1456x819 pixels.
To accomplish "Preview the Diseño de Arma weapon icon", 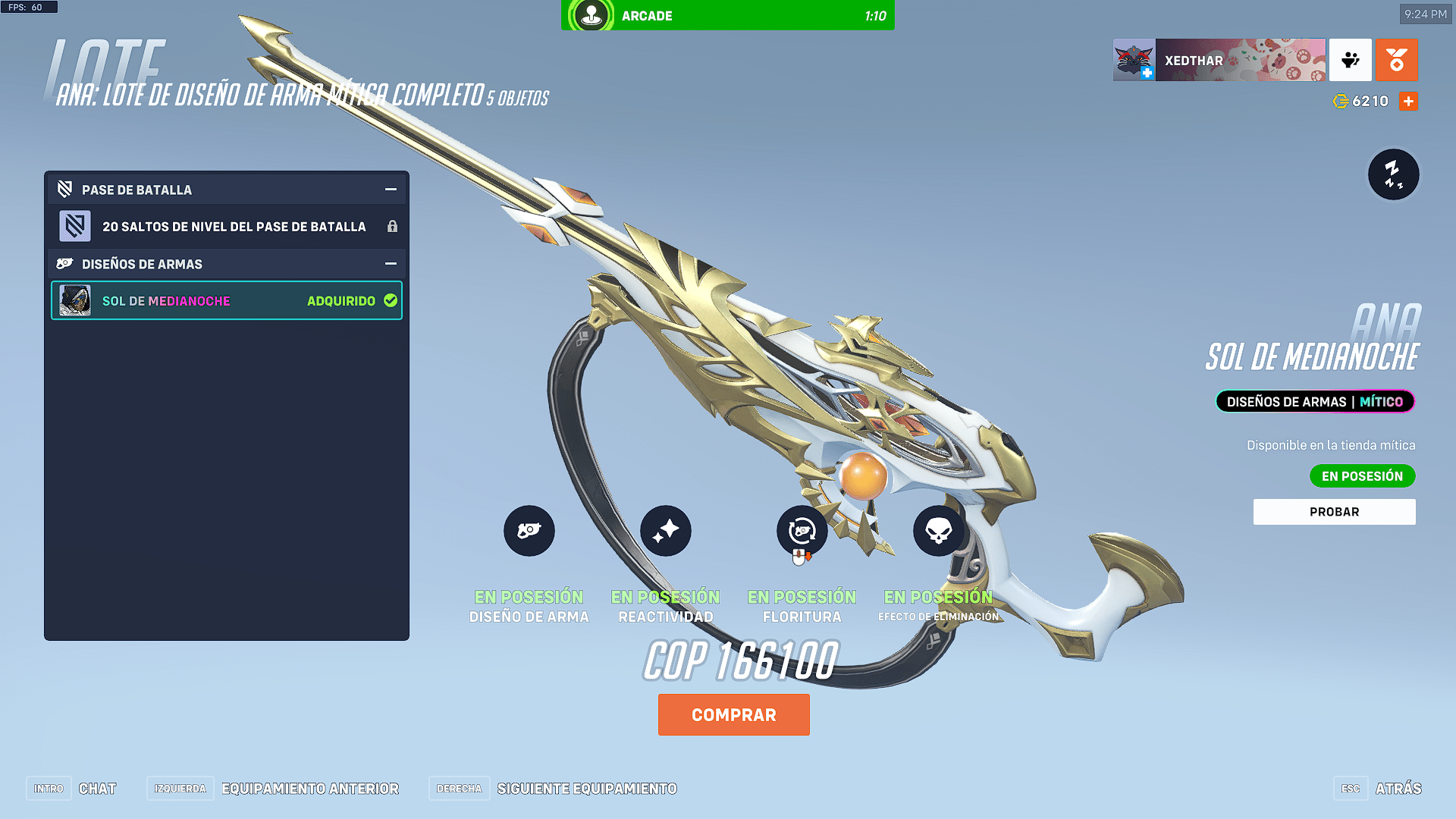I will coord(529,531).
